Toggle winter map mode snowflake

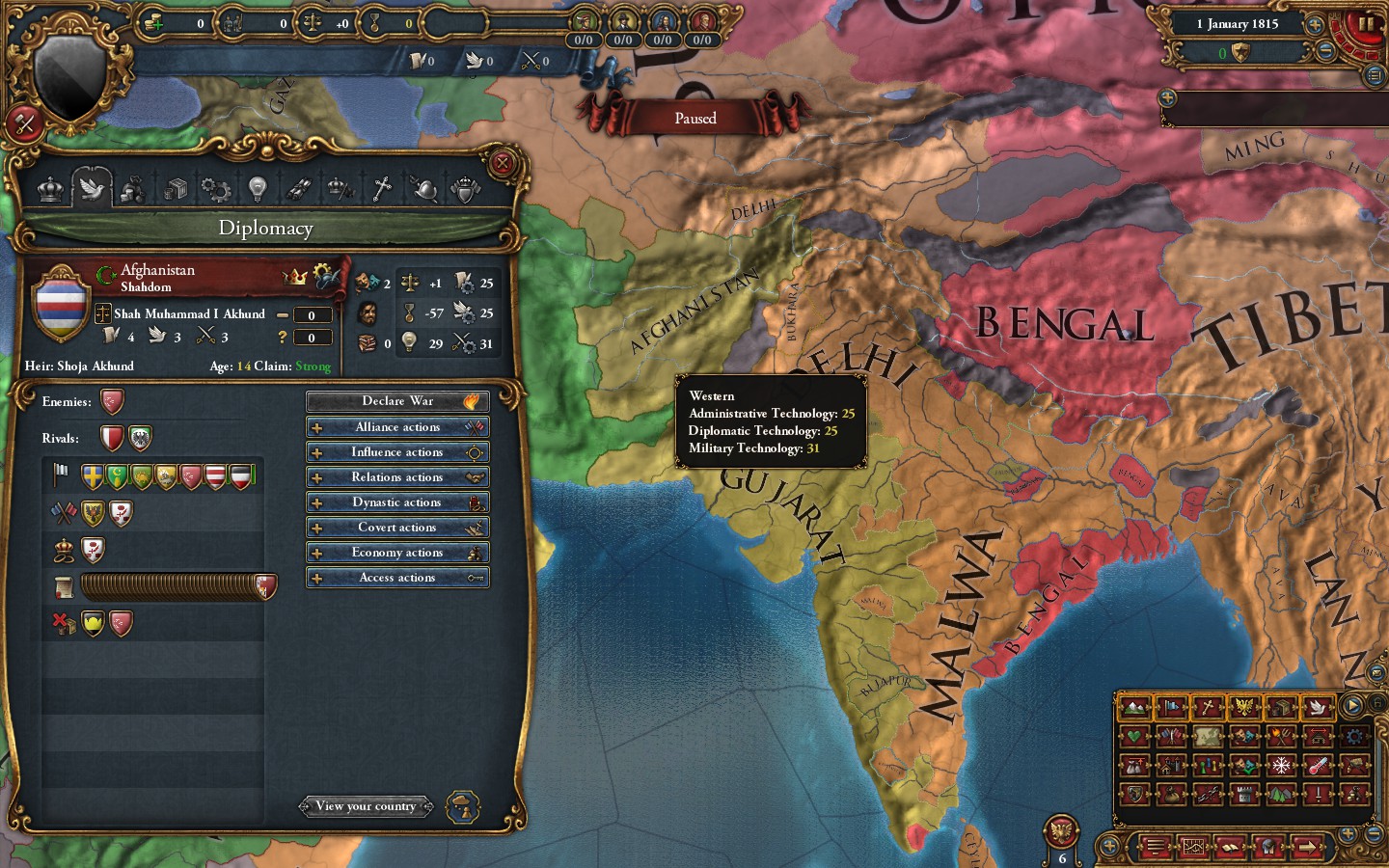[x=1281, y=765]
